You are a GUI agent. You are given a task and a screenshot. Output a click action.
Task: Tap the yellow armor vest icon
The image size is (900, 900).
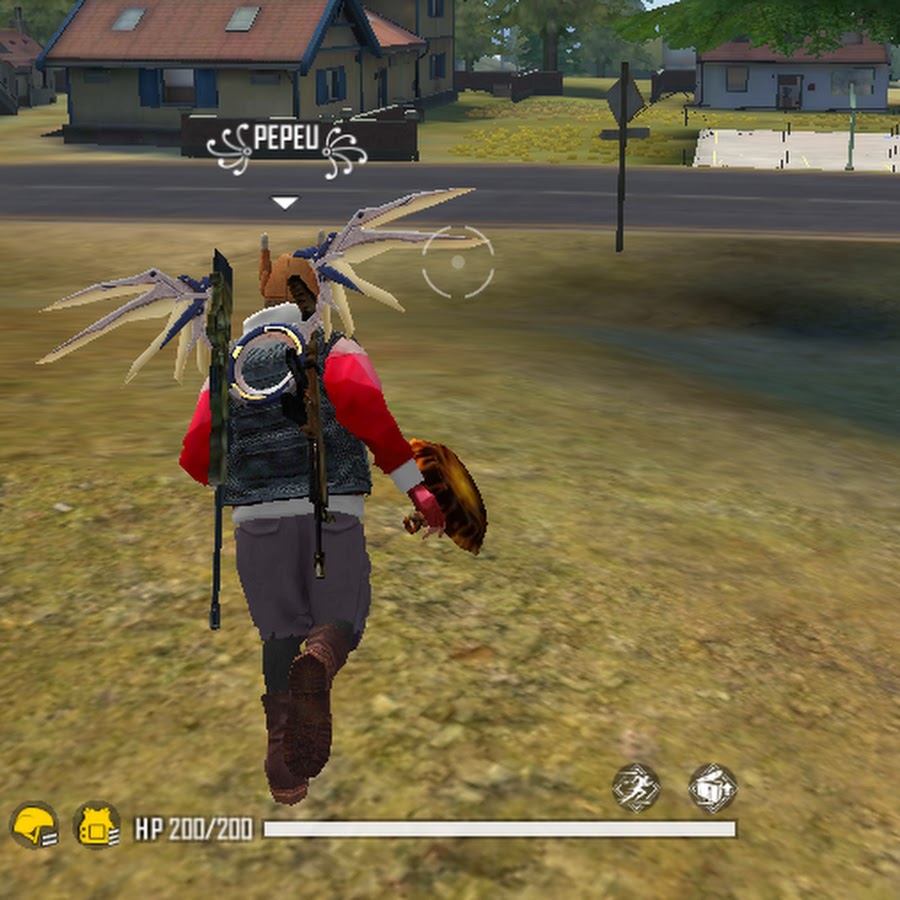[97, 826]
